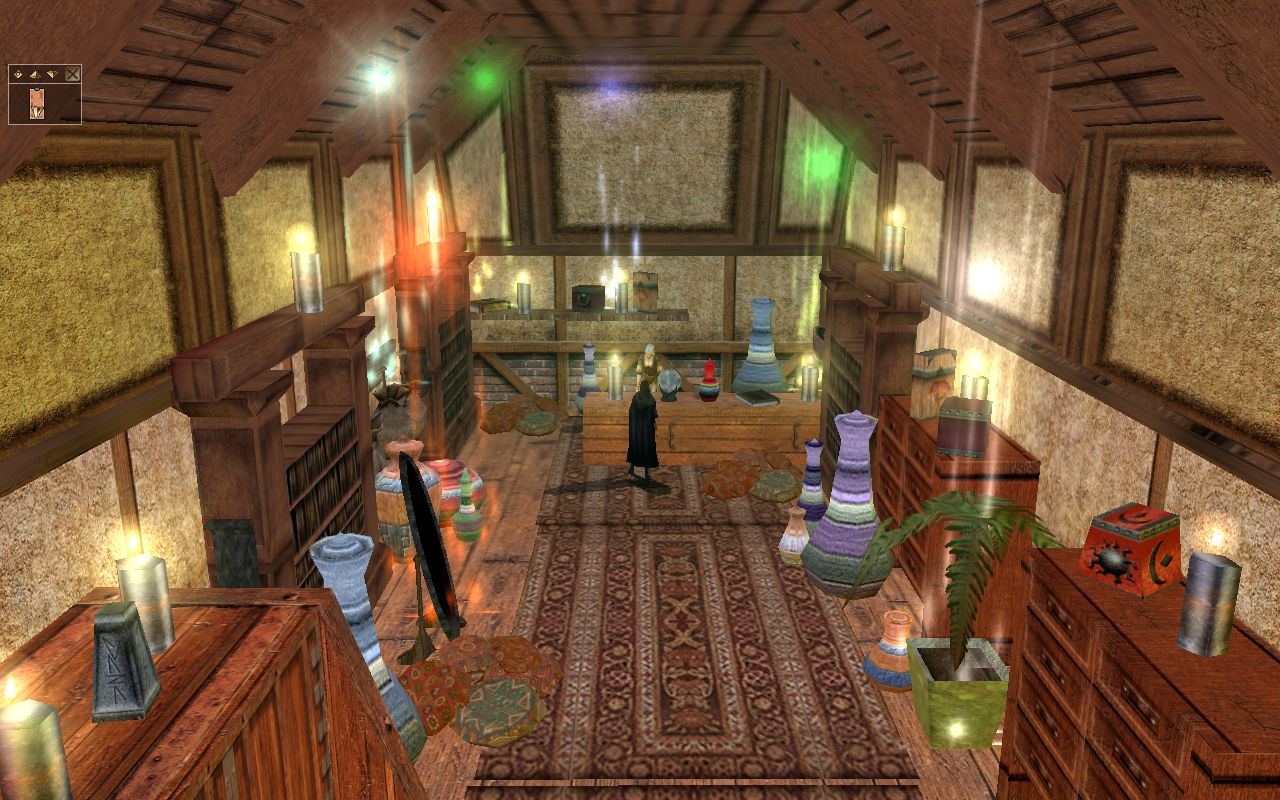This screenshot has height=800, width=1280.
Task: Click the compass icon on the floating panel
Action: coord(17,74)
